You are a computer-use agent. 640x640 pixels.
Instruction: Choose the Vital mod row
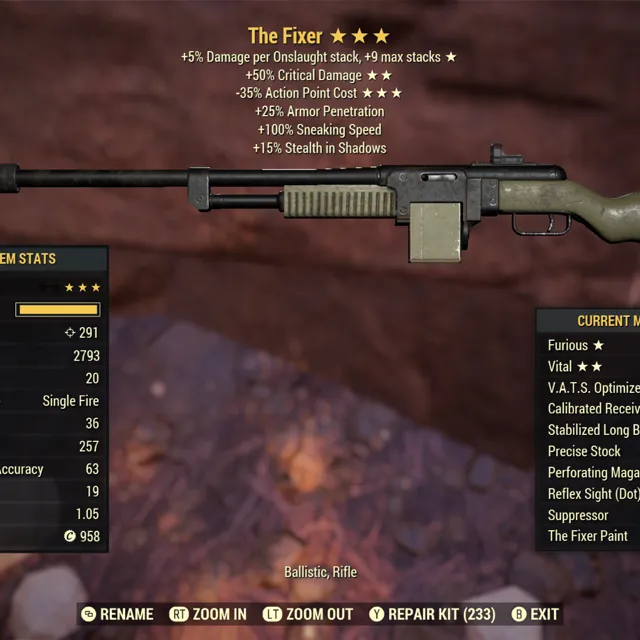click(x=590, y=366)
